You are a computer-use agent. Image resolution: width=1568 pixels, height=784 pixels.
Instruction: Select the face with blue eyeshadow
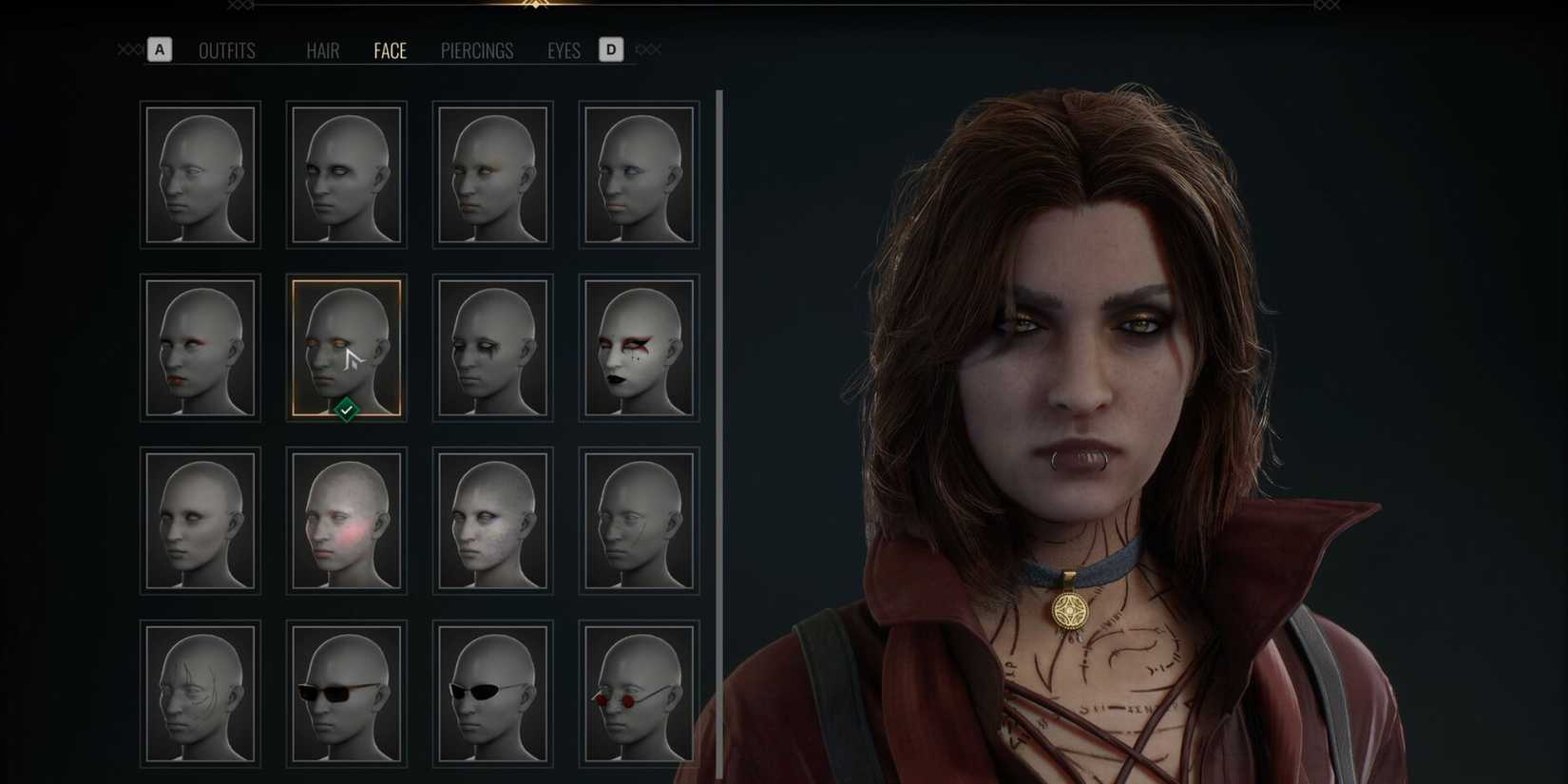point(639,174)
